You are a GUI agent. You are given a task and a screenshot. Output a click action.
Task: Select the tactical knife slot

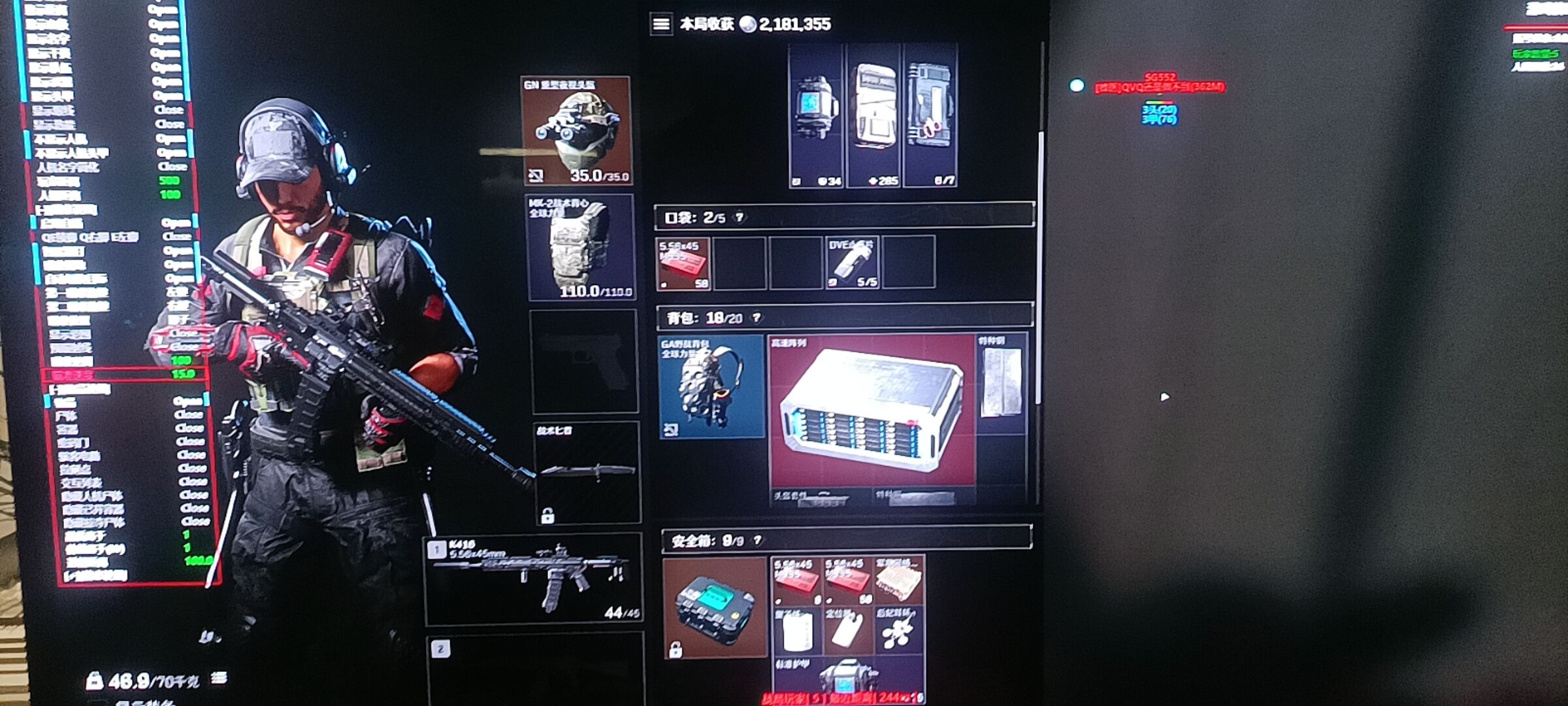coord(587,472)
